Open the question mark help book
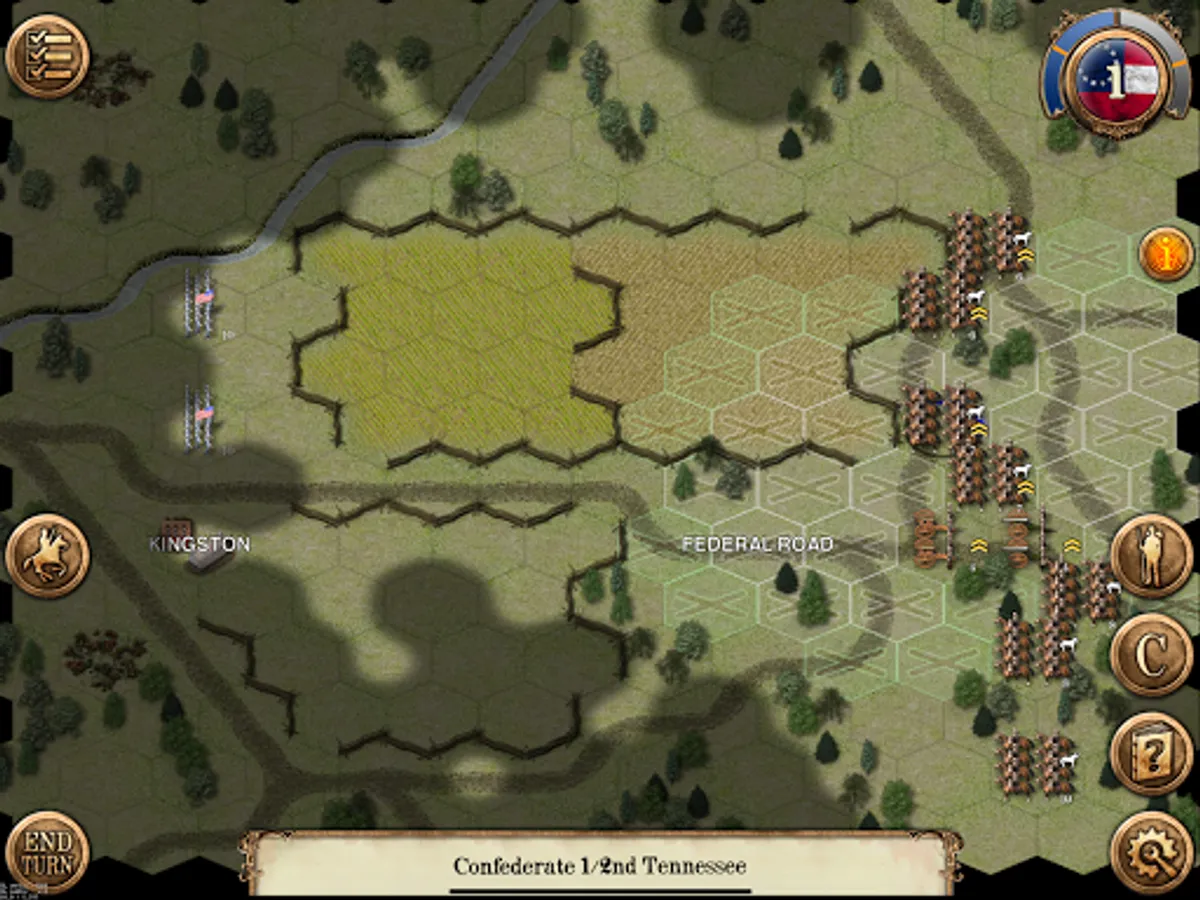 click(1151, 754)
